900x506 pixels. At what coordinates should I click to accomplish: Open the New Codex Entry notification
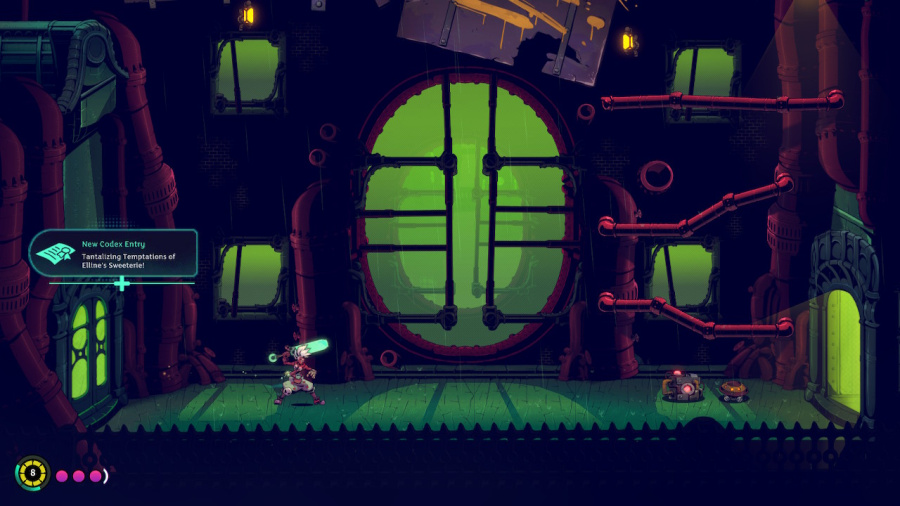[x=114, y=254]
